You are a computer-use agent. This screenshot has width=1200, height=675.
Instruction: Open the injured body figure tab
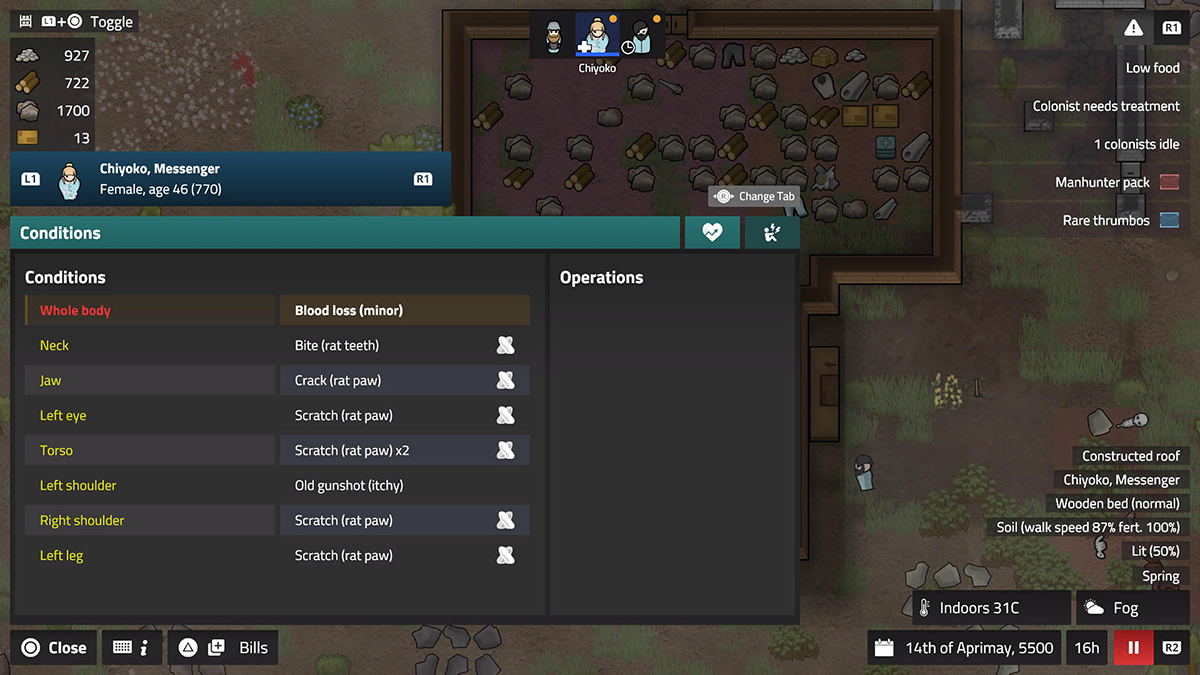coord(771,232)
